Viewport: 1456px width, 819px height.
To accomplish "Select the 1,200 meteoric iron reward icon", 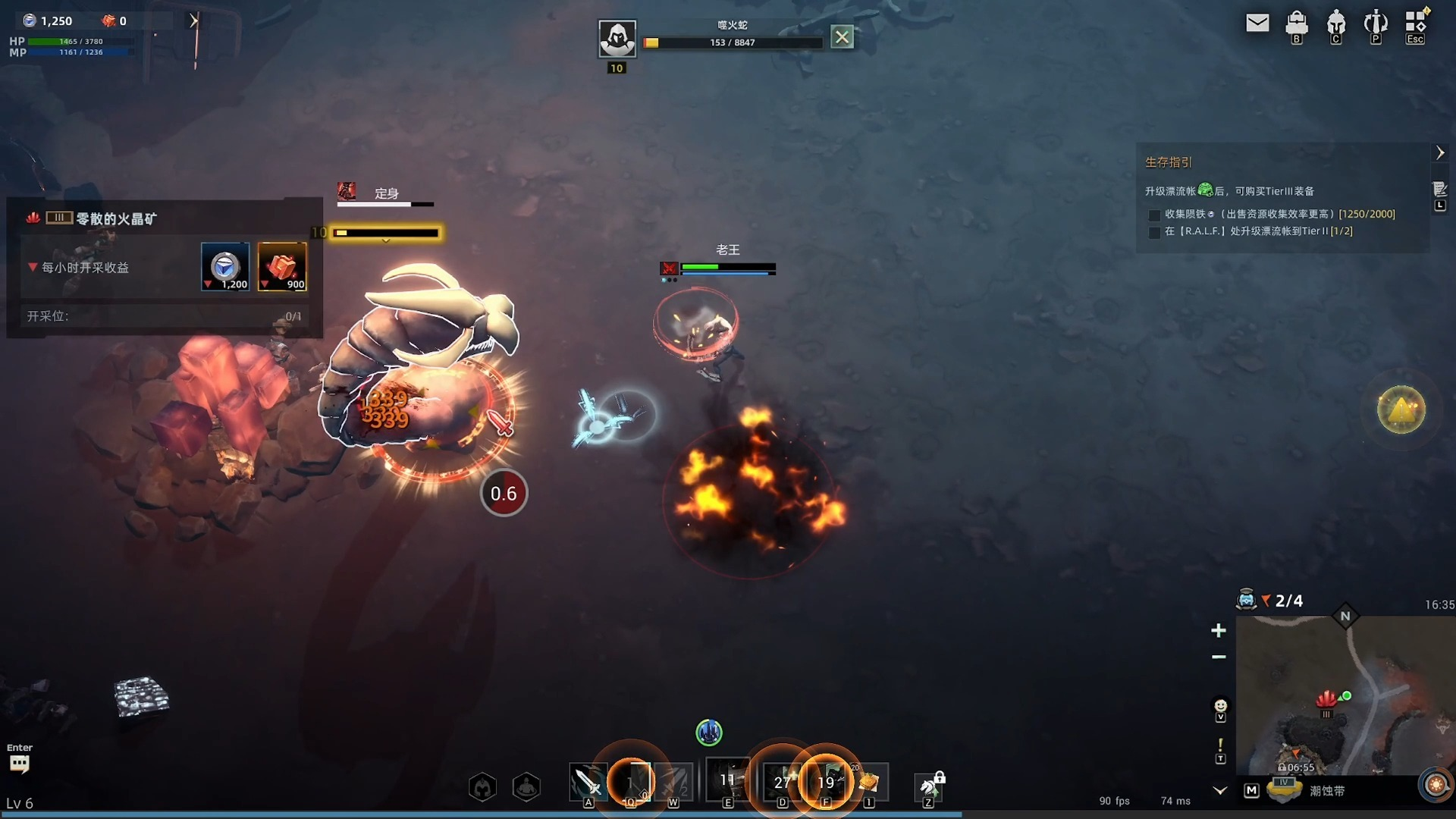I will pyautogui.click(x=225, y=266).
